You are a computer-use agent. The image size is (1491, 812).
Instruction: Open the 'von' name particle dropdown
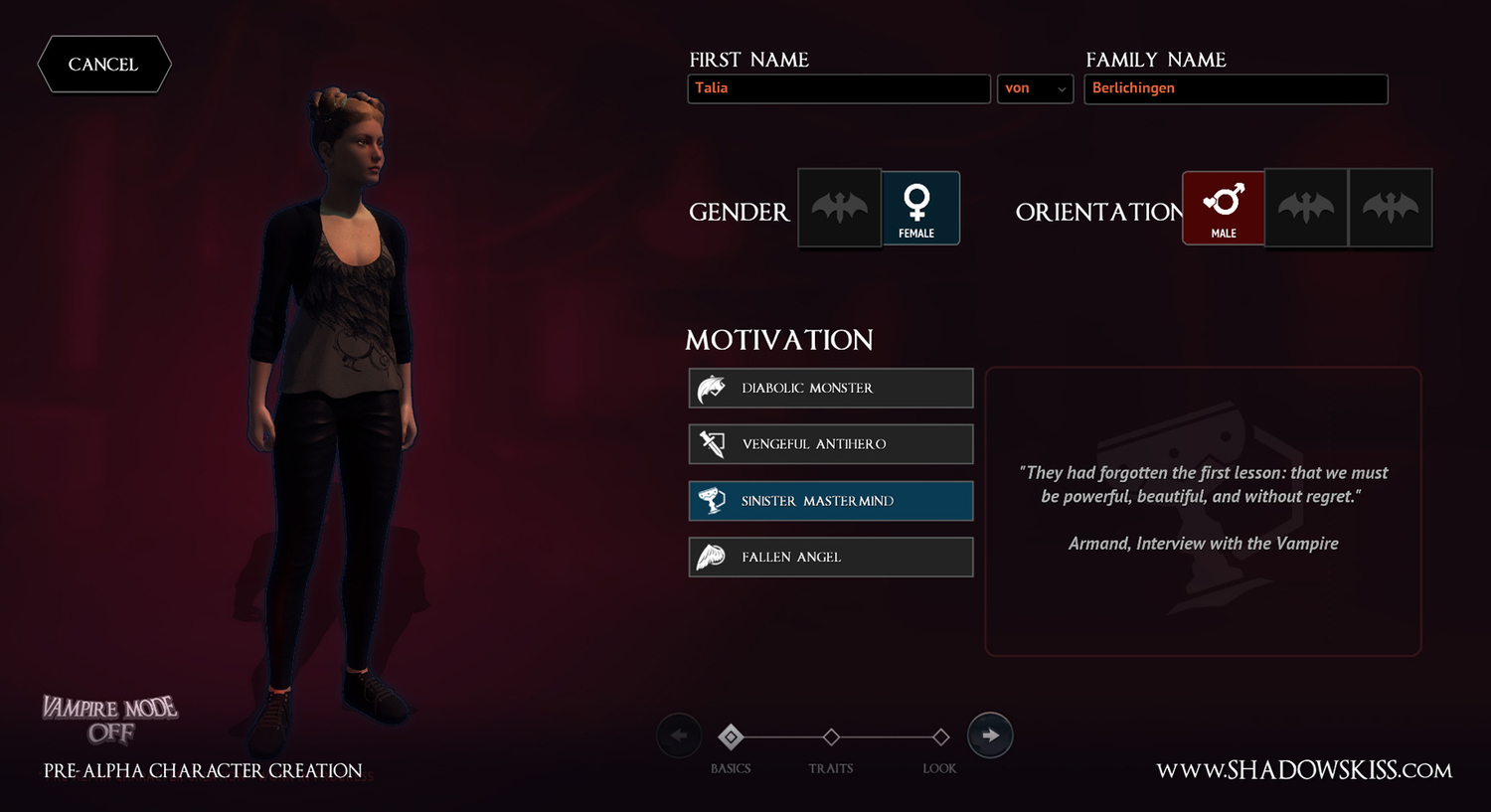[1035, 88]
